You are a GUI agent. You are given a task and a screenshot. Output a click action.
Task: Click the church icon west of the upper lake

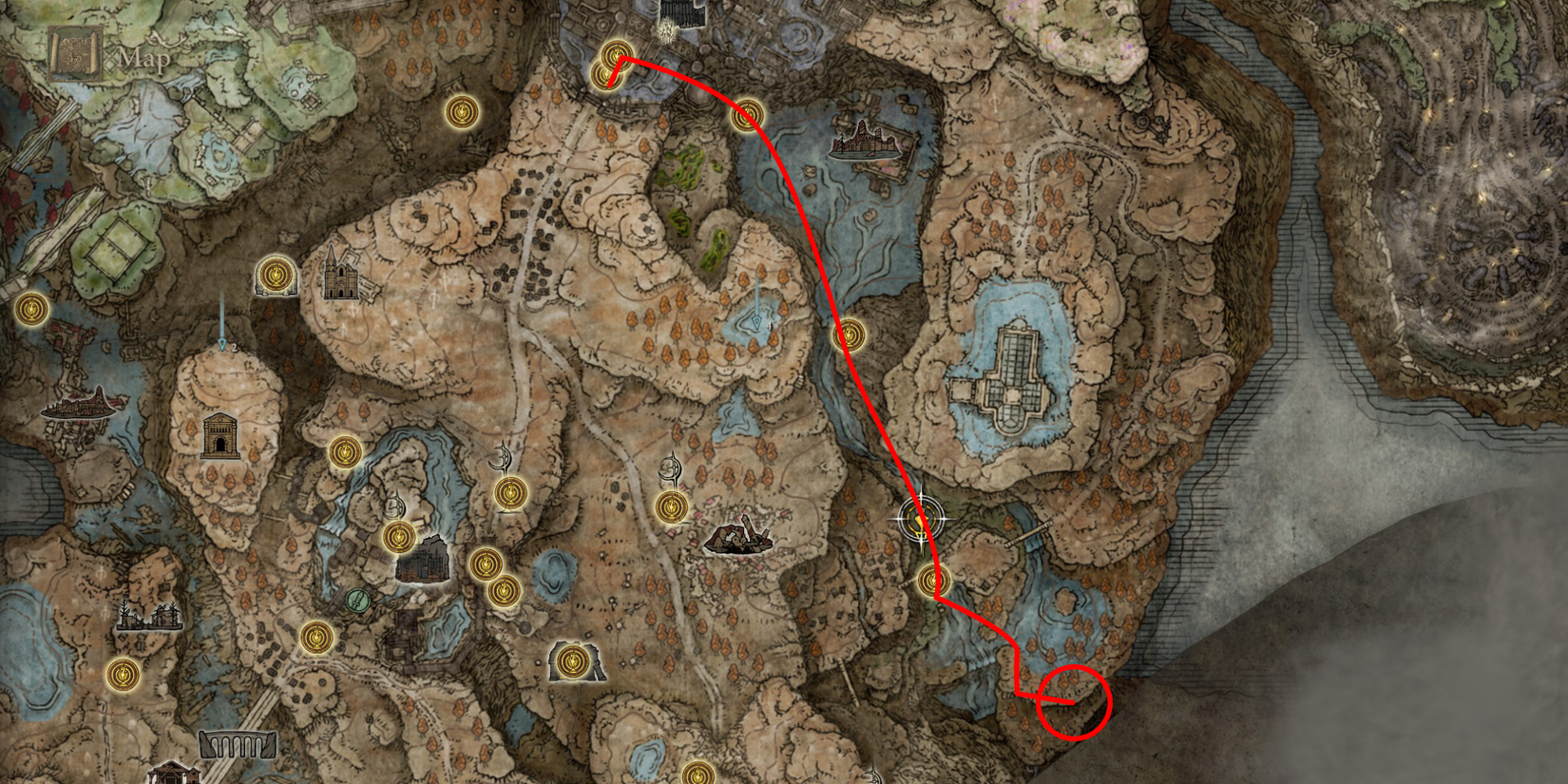339,280
